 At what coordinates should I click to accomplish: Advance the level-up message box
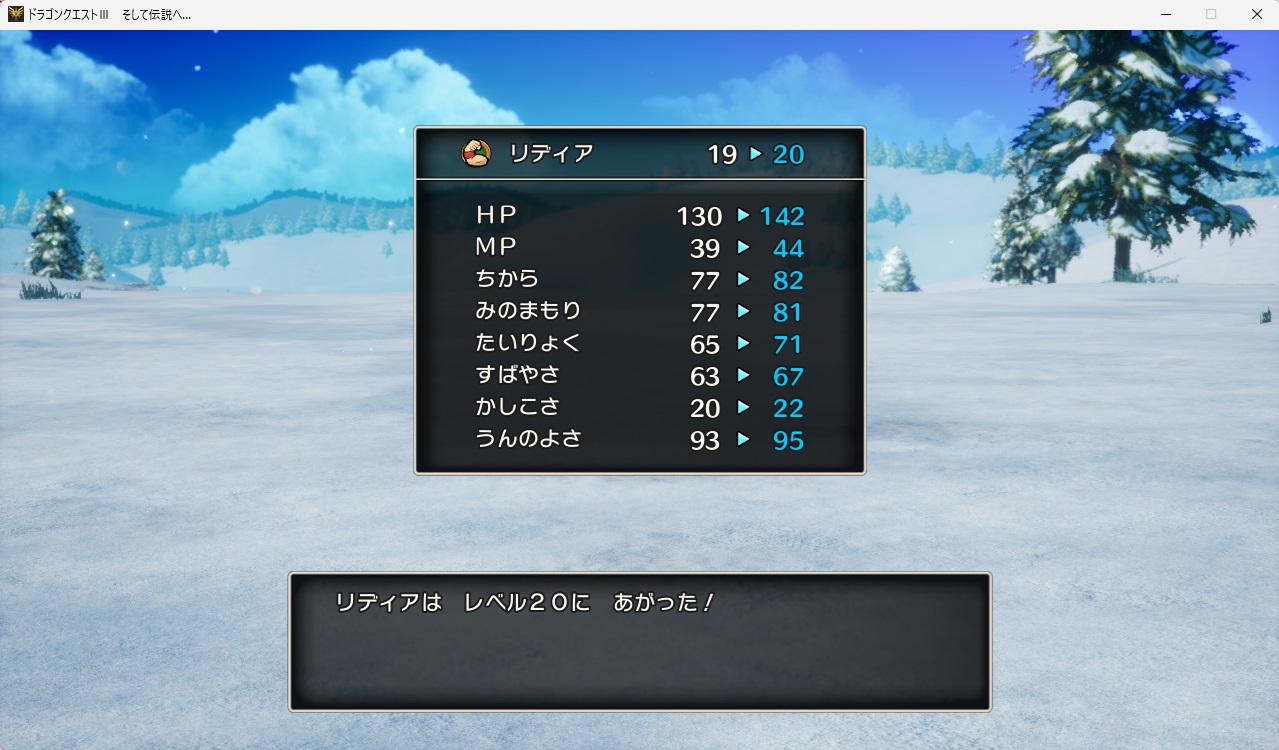[639, 641]
